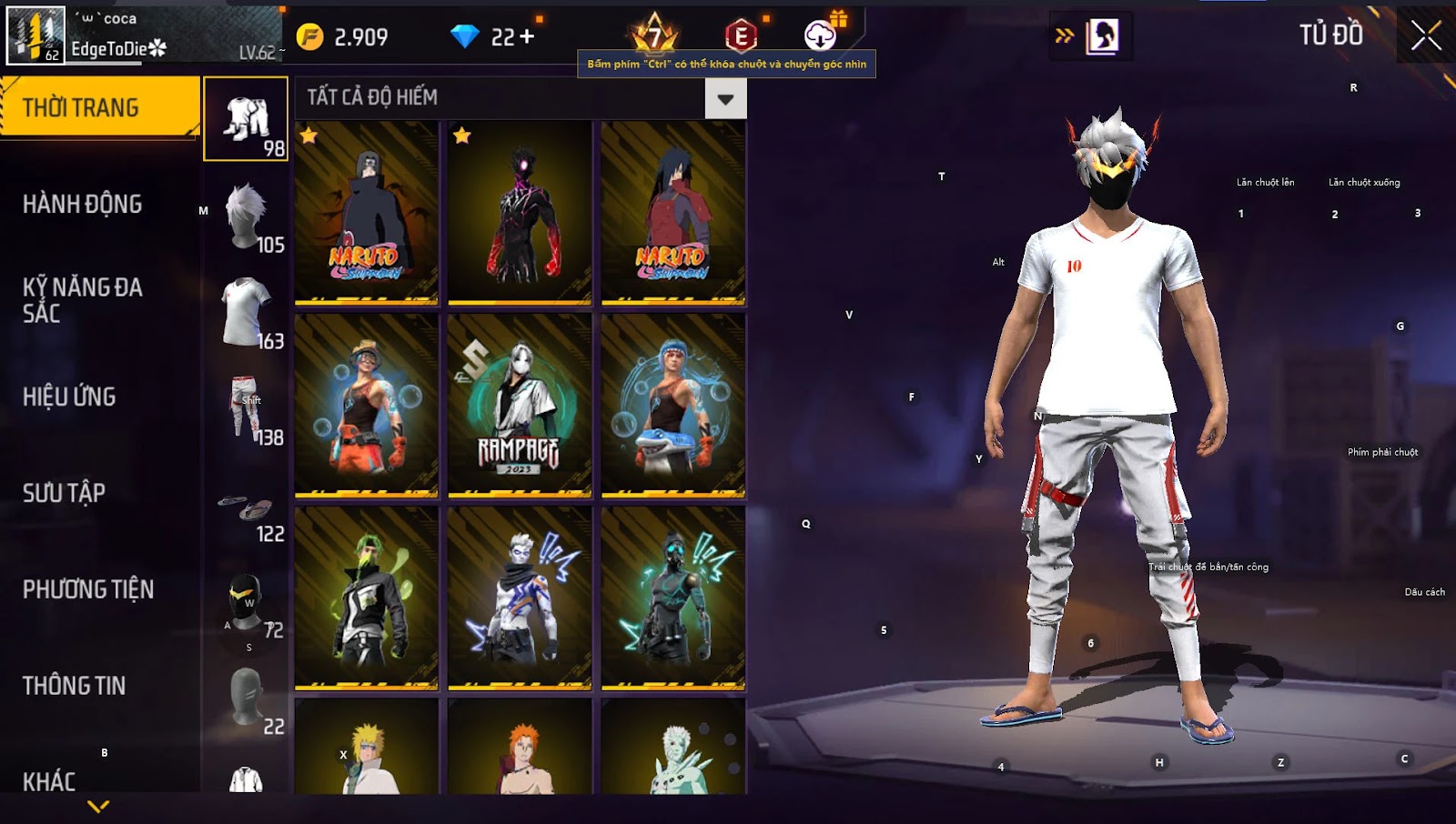
Task: Pick the white shirt category showing 163
Action: tap(246, 312)
